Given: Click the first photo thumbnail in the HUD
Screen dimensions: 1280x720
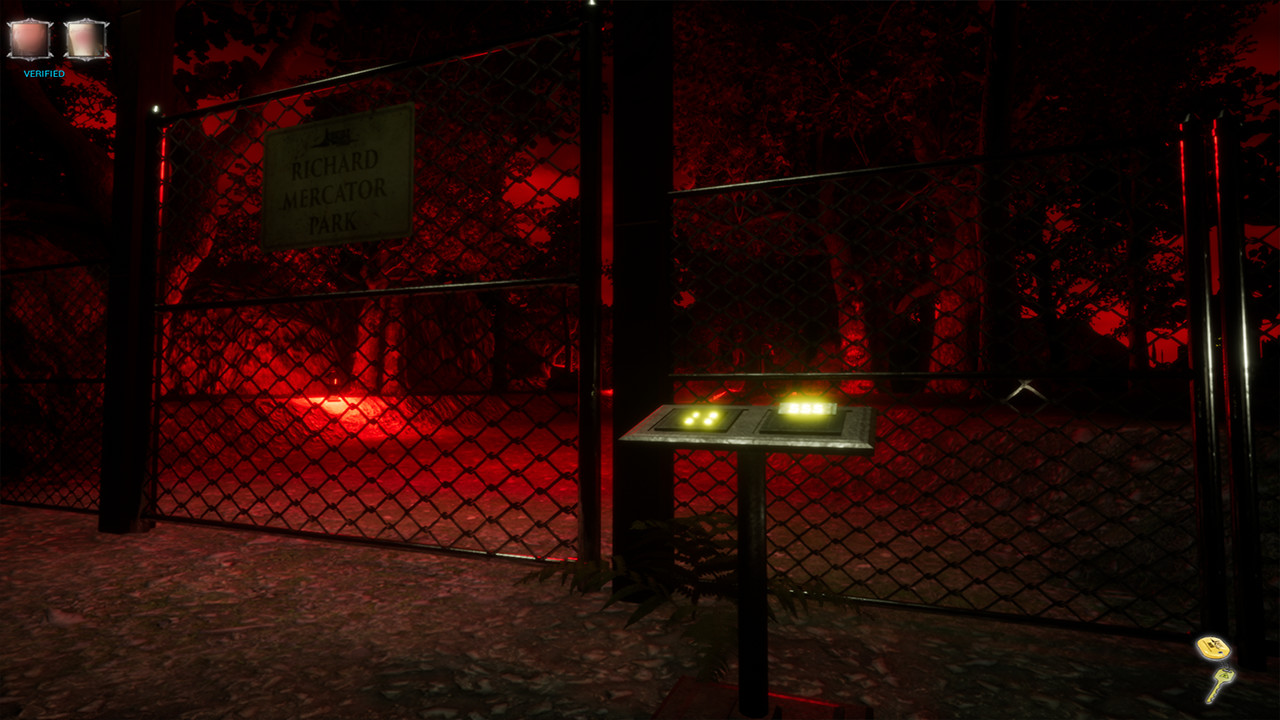Looking at the screenshot, I should coord(29,37).
